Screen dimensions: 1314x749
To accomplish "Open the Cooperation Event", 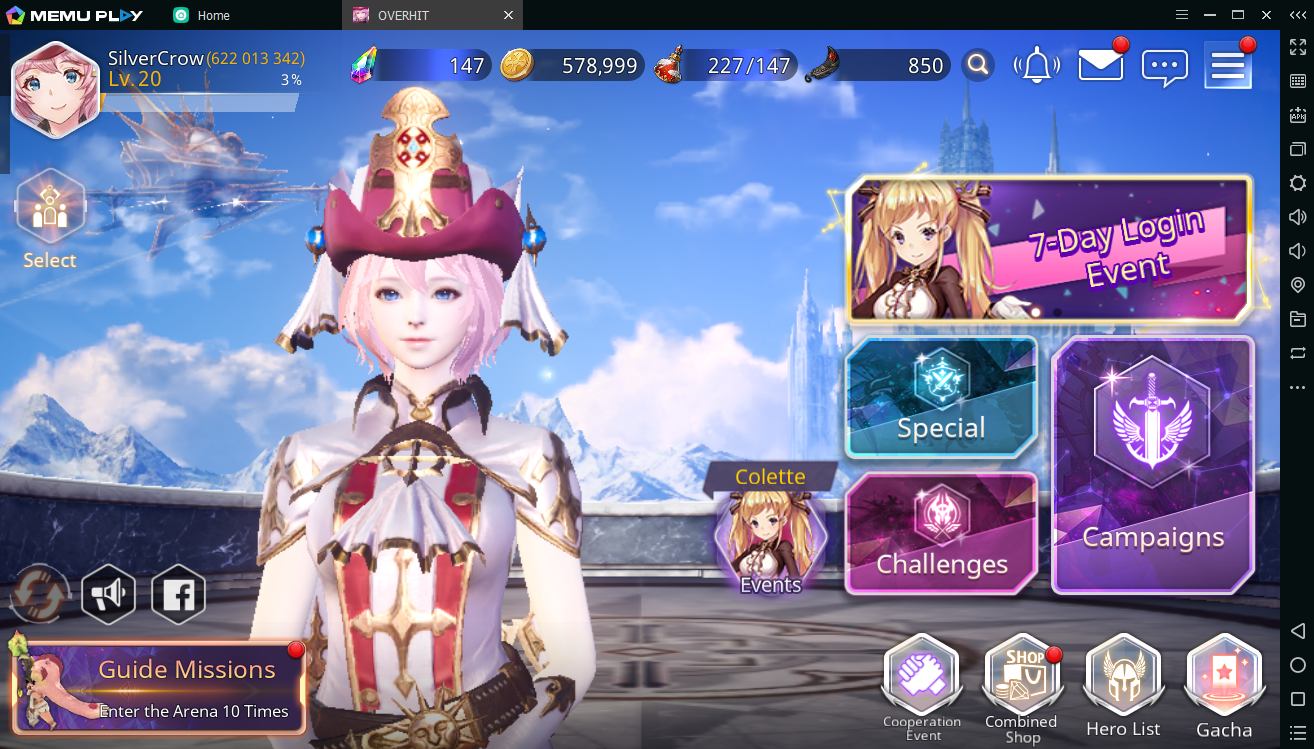I will point(921,688).
